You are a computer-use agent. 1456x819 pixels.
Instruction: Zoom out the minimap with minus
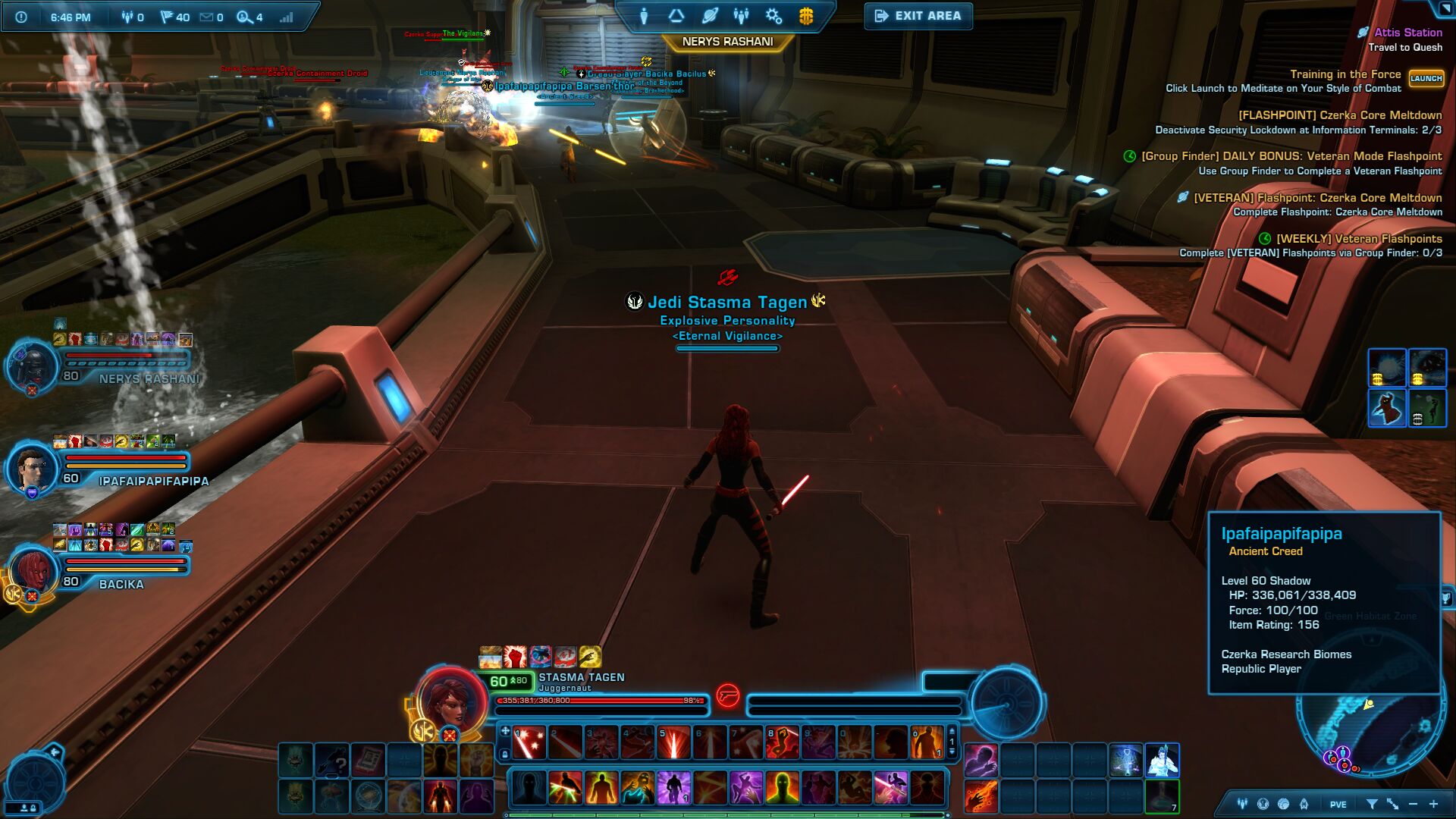tap(1413, 804)
